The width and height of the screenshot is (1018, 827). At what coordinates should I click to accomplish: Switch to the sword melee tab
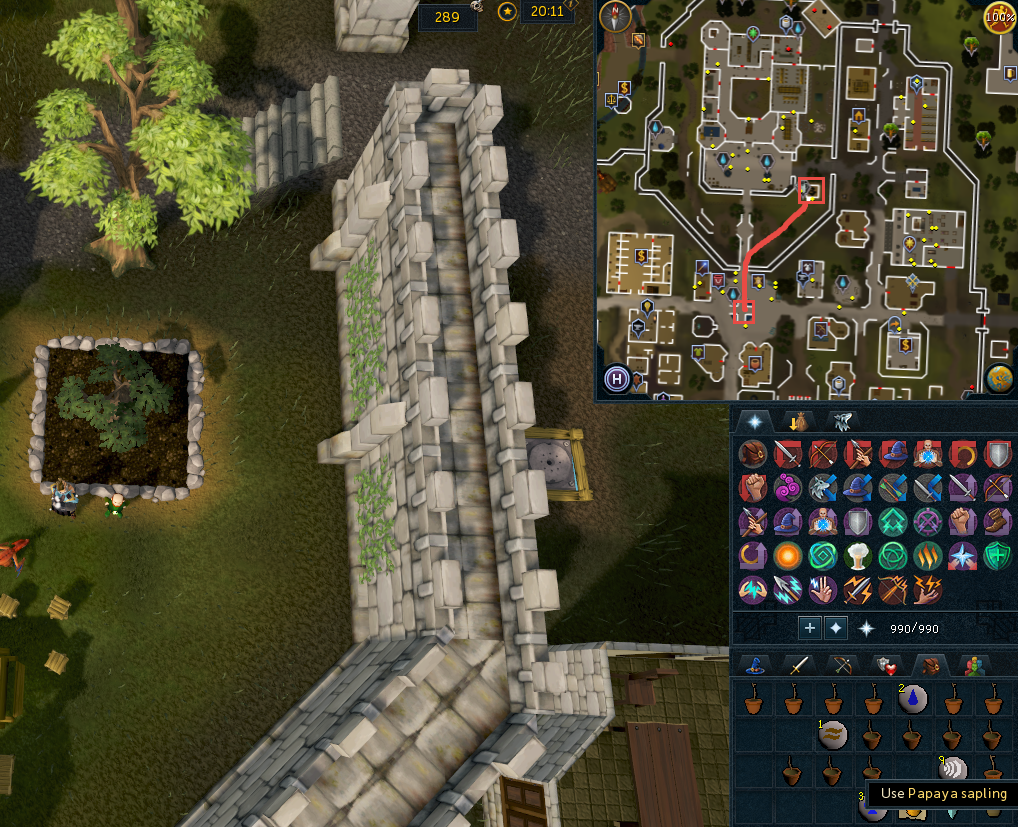[x=798, y=665]
